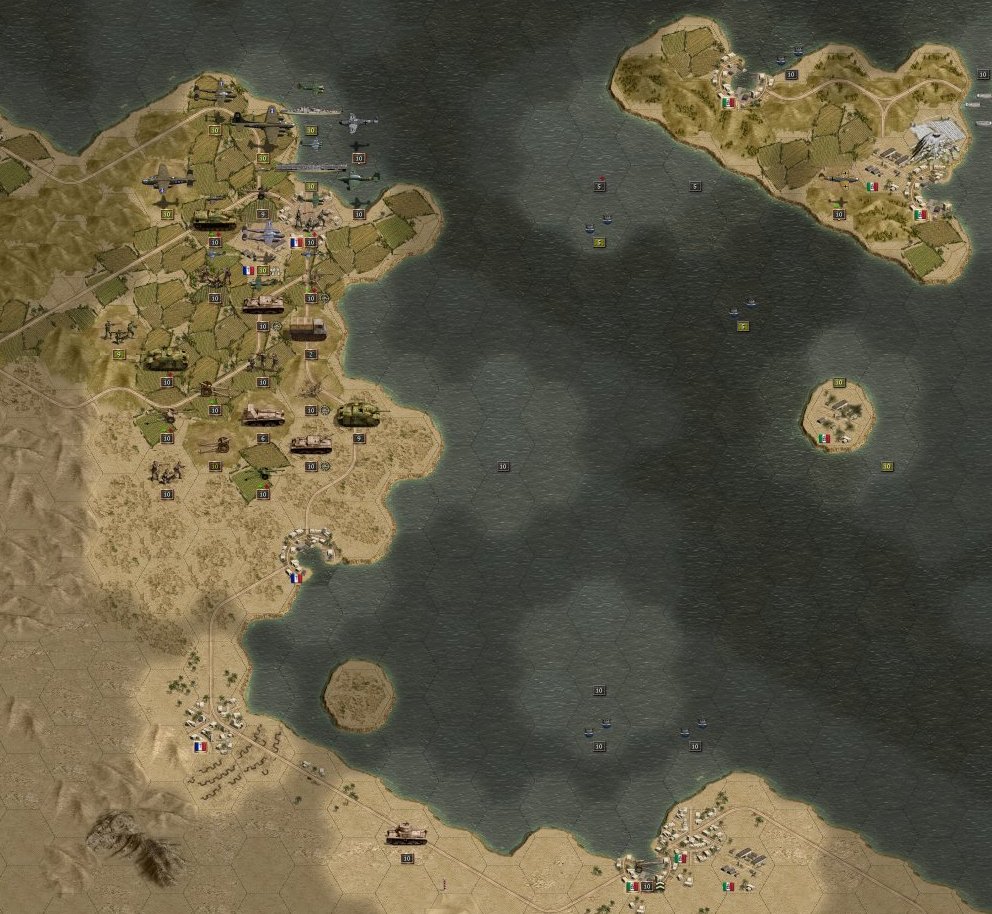
Task: Pick the green assault gun with strength 9
Action: 357,414
